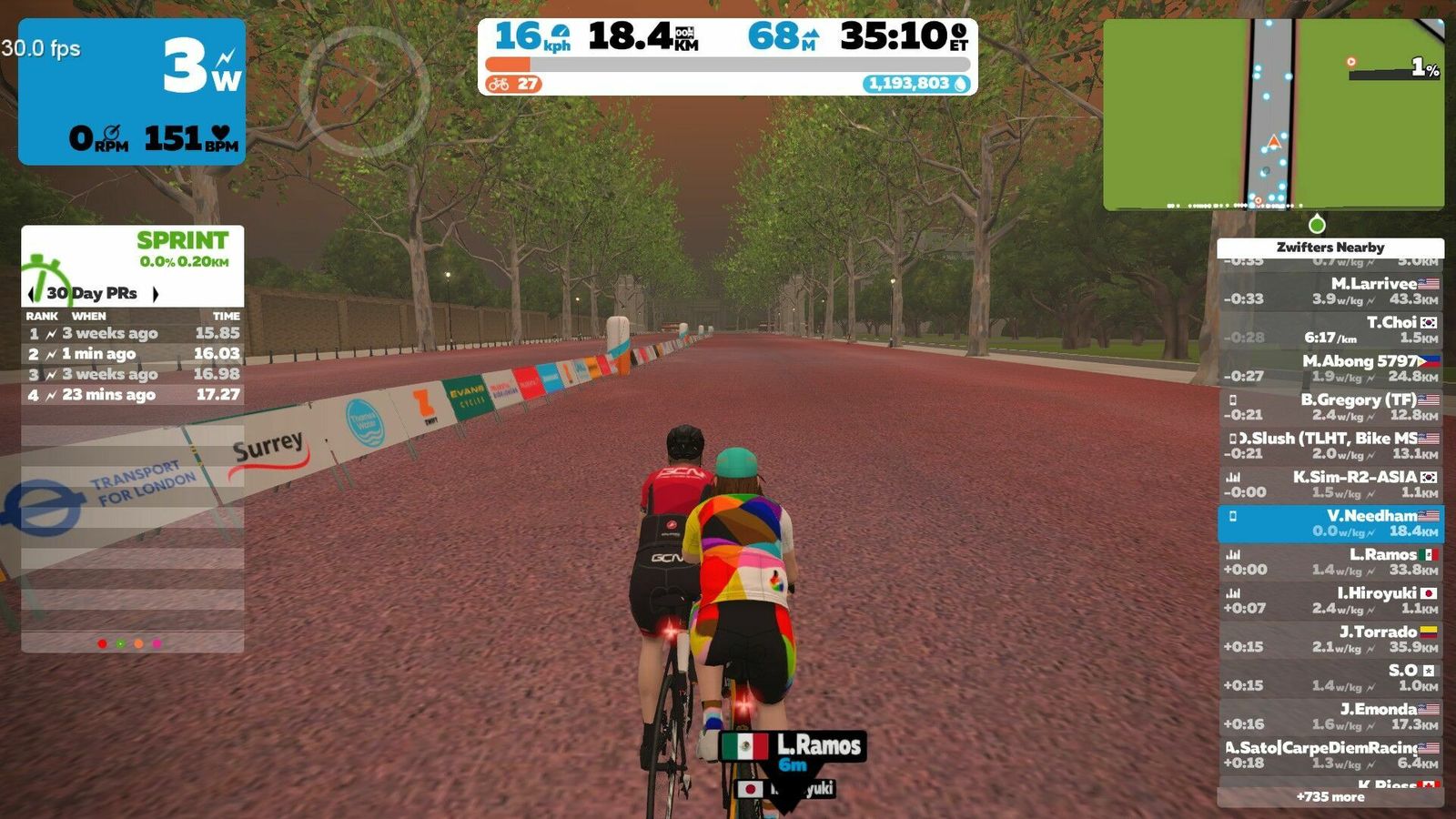1456x819 pixels.
Task: Select the L.Ramos row in the Zwifters Nearby list
Action: 1330,561
